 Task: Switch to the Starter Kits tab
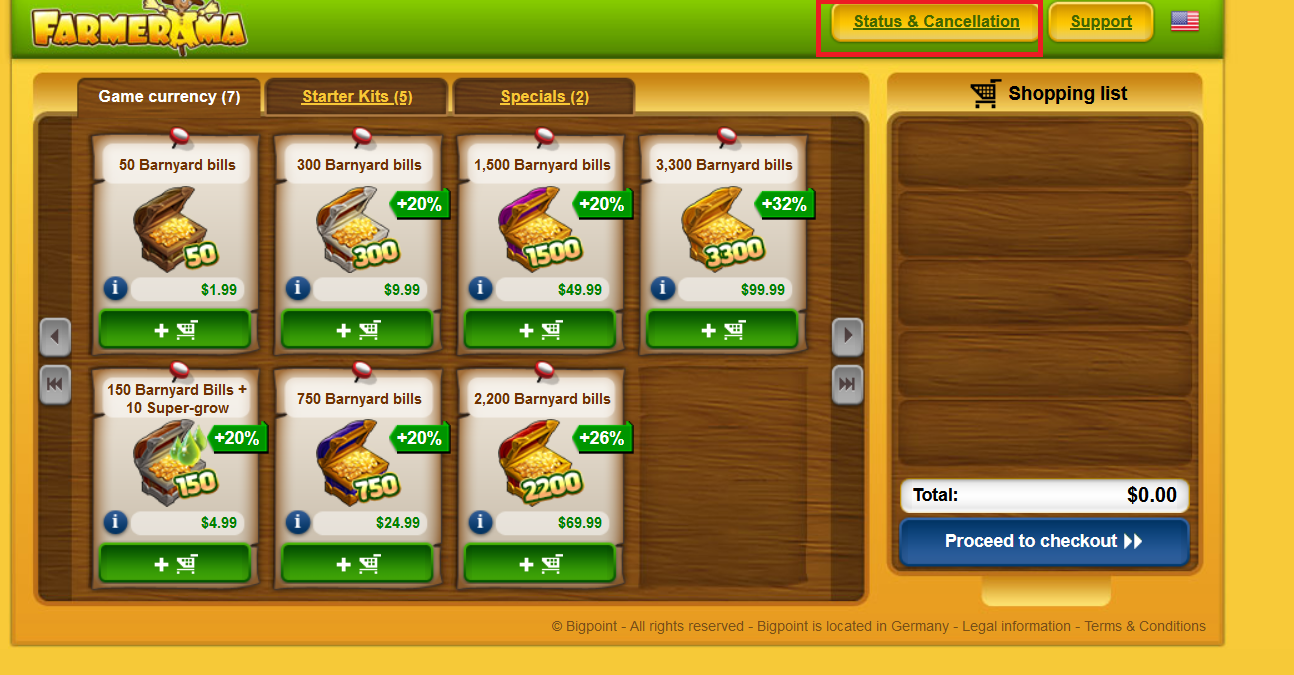coord(357,97)
